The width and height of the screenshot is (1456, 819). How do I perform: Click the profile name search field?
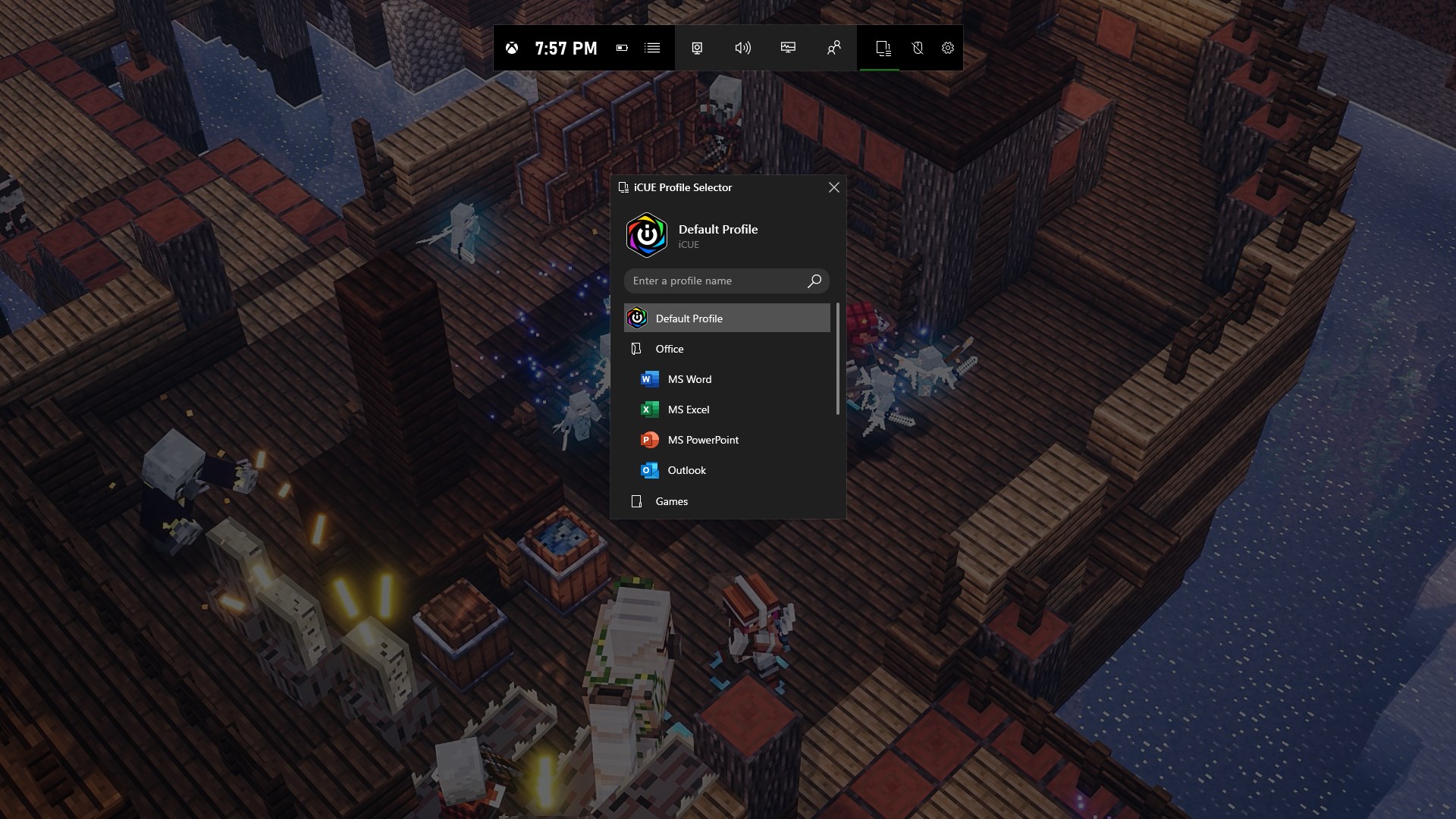pyautogui.click(x=717, y=281)
